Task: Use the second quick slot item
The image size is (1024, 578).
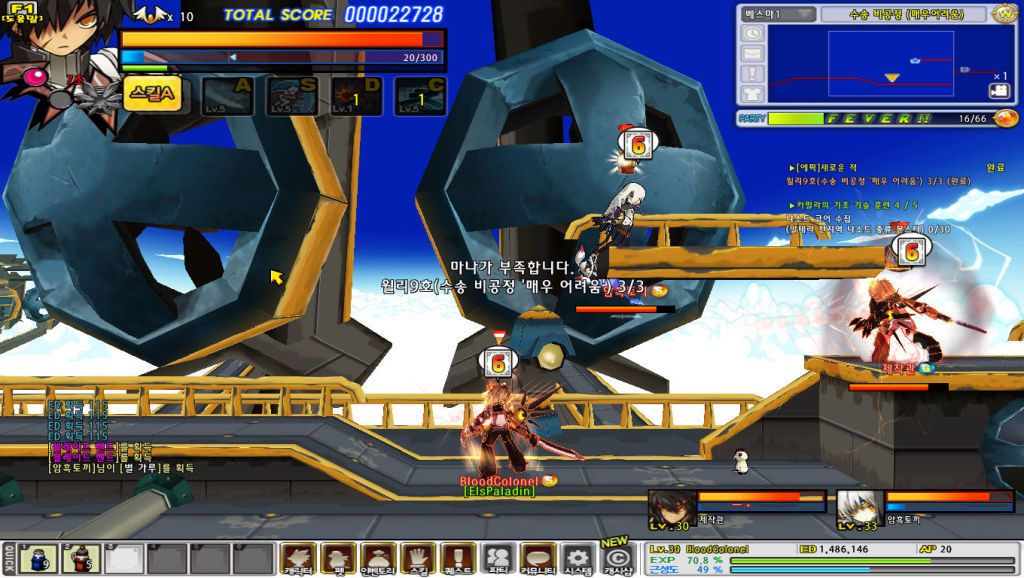Action: pyautogui.click(x=81, y=558)
